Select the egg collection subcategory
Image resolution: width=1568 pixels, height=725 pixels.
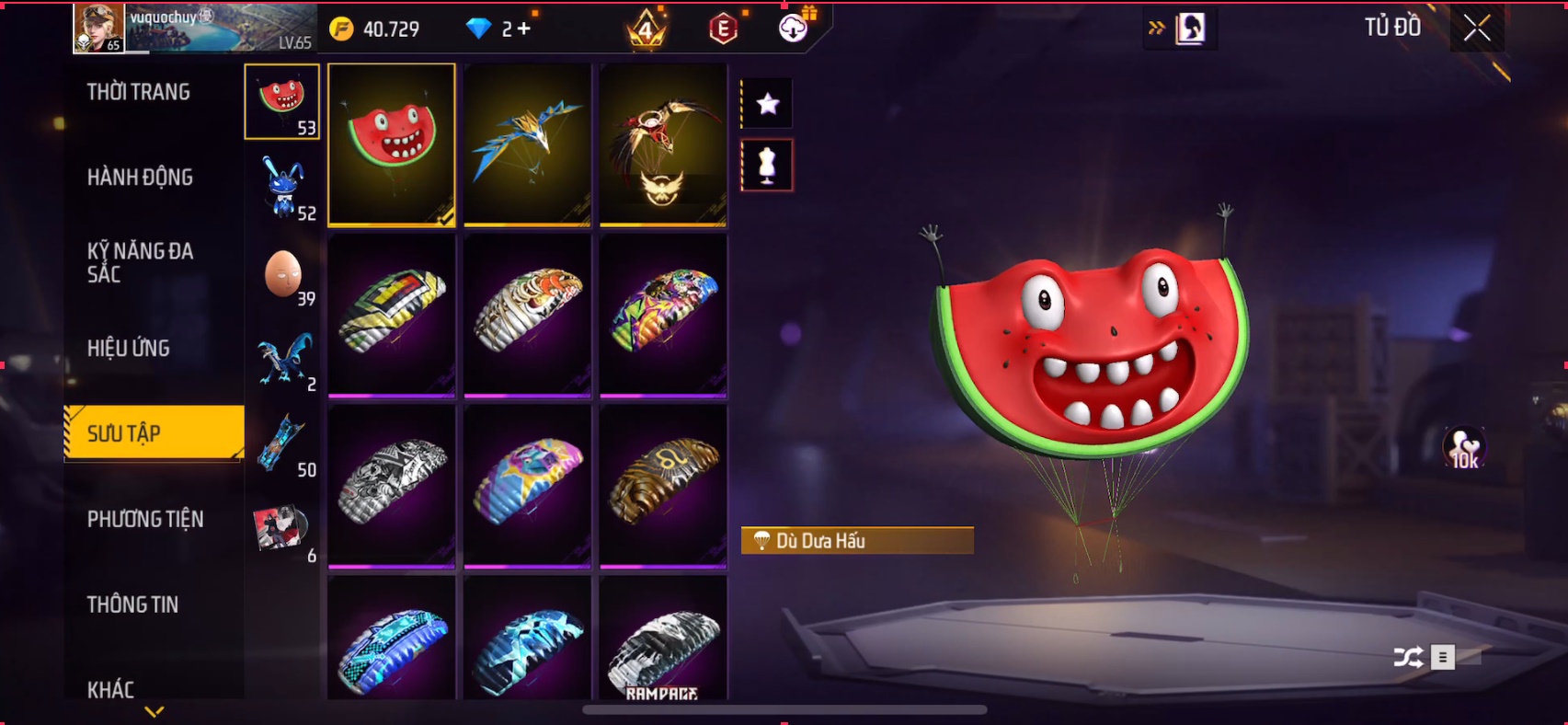[x=283, y=274]
